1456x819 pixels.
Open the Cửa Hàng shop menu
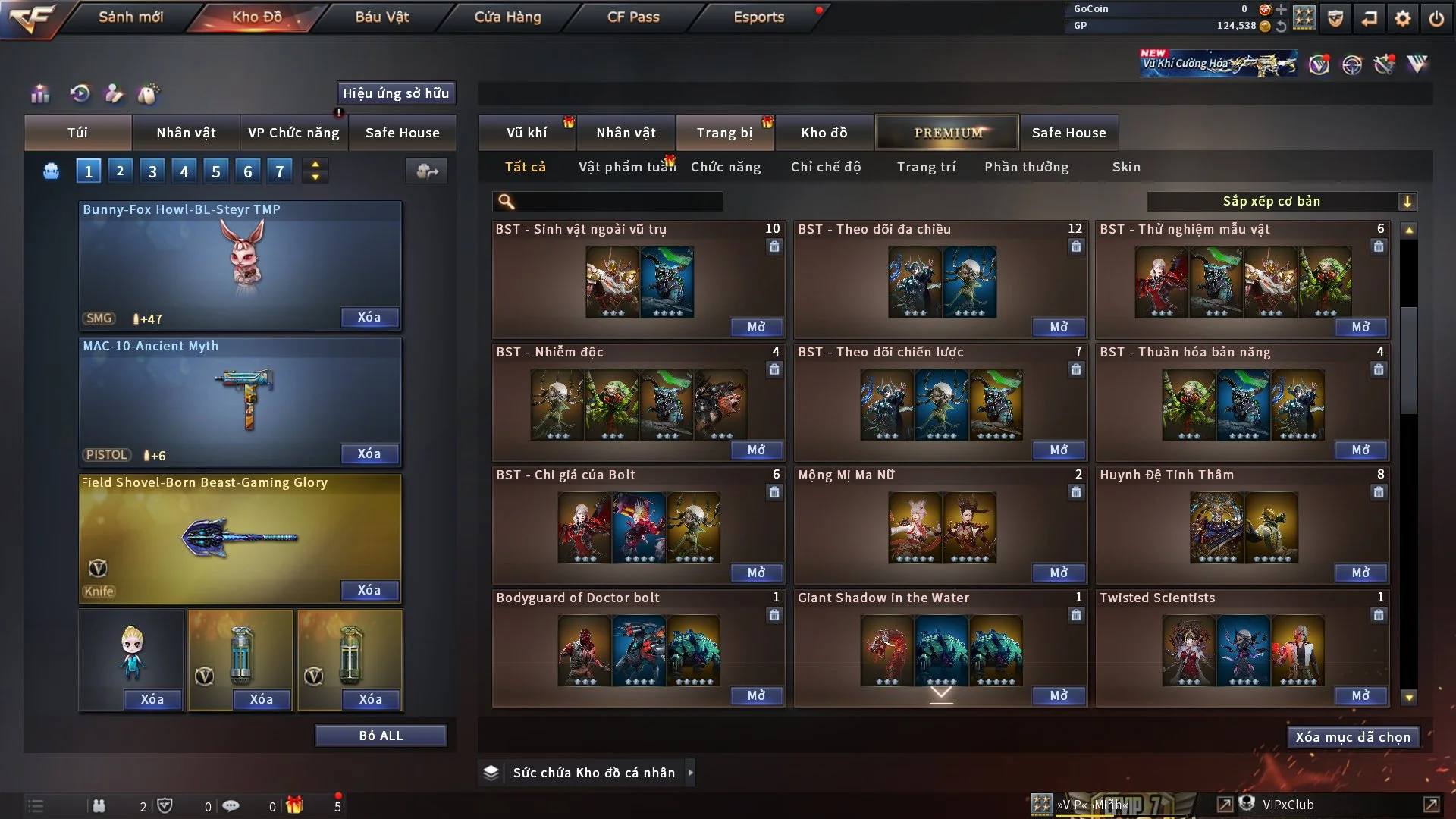pyautogui.click(x=507, y=17)
